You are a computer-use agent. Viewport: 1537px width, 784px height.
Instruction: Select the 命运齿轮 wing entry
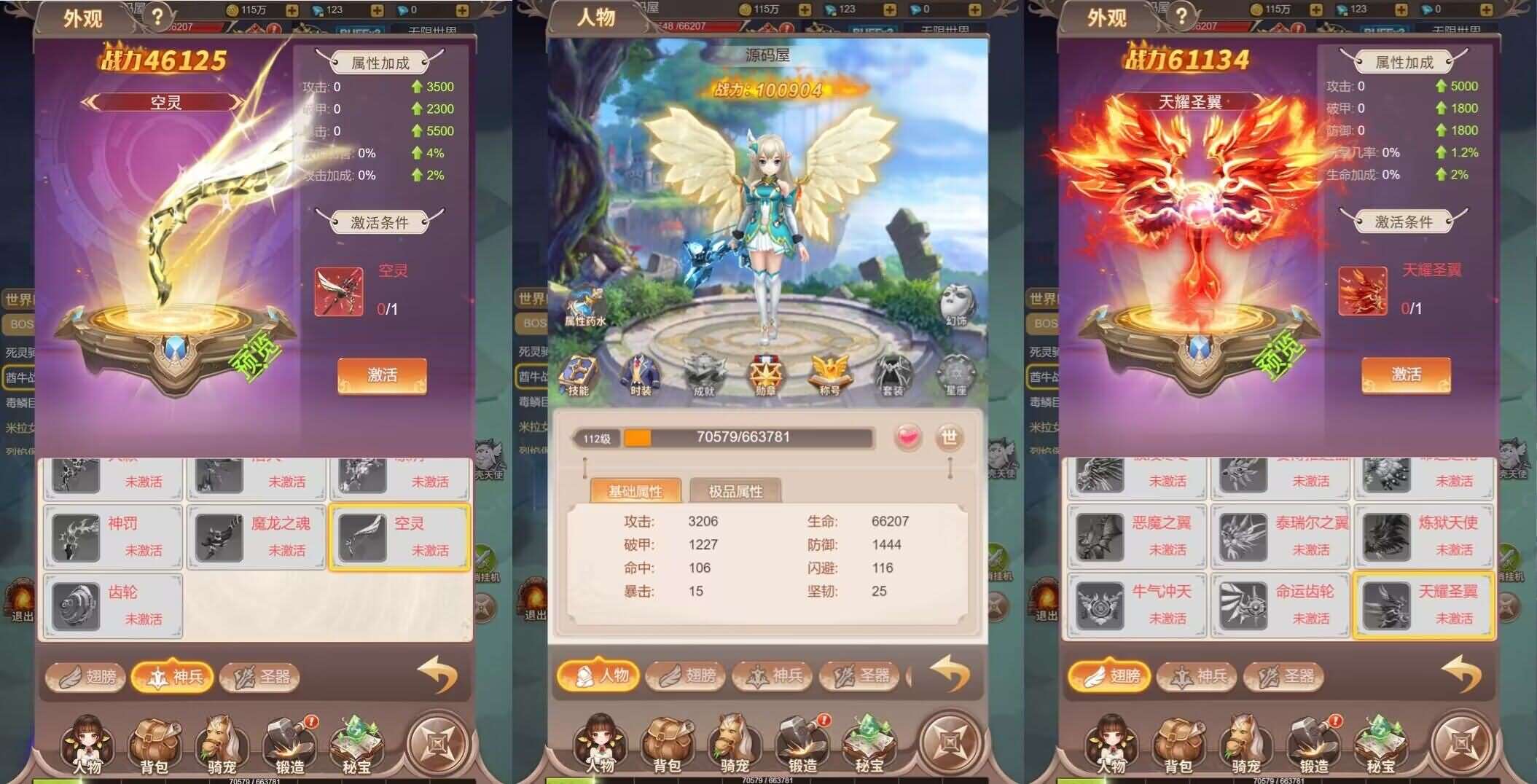click(1279, 605)
